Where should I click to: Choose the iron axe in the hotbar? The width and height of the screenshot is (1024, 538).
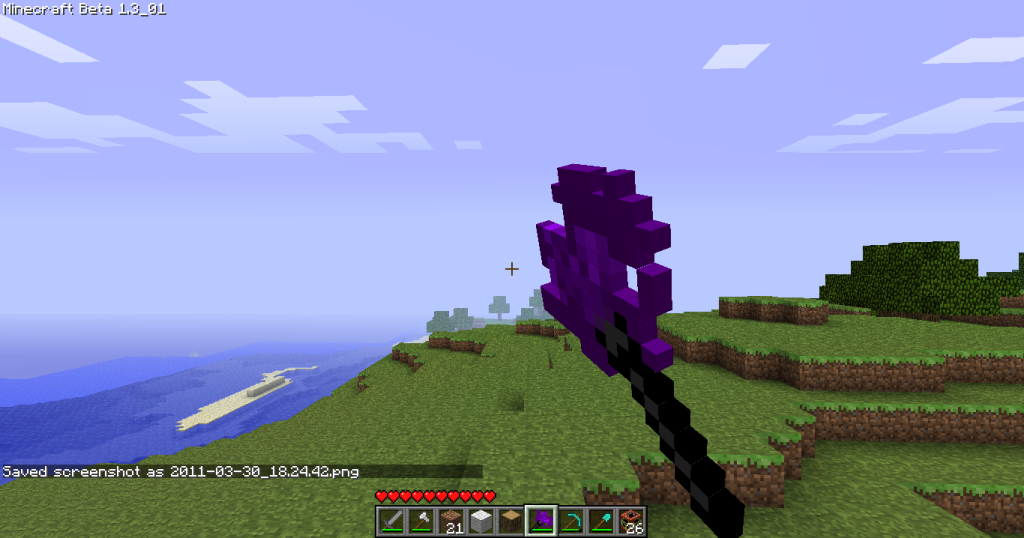[421, 521]
